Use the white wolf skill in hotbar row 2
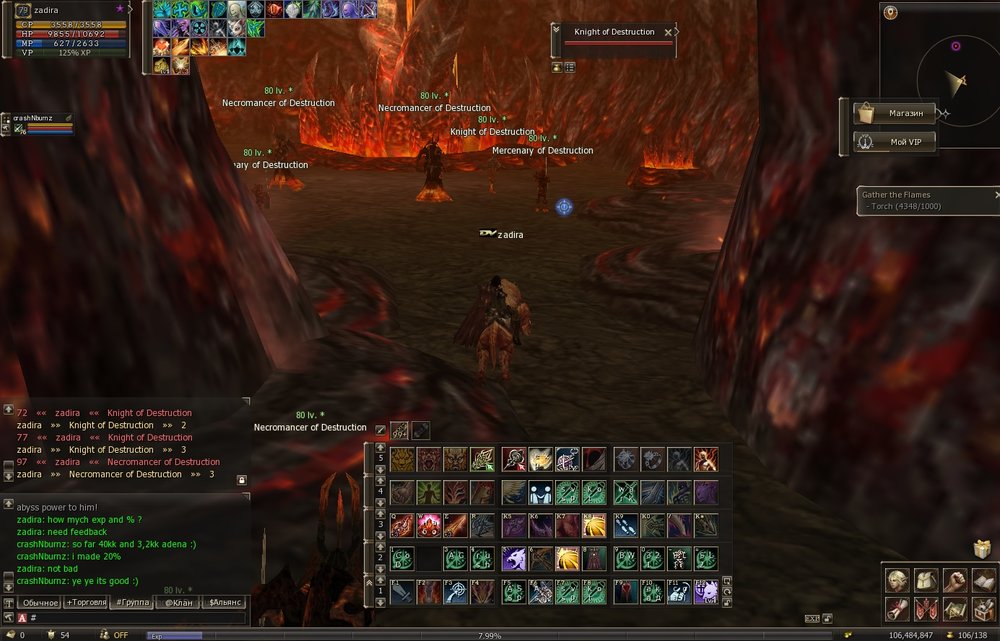1000x641 pixels. pyautogui.click(x=515, y=558)
